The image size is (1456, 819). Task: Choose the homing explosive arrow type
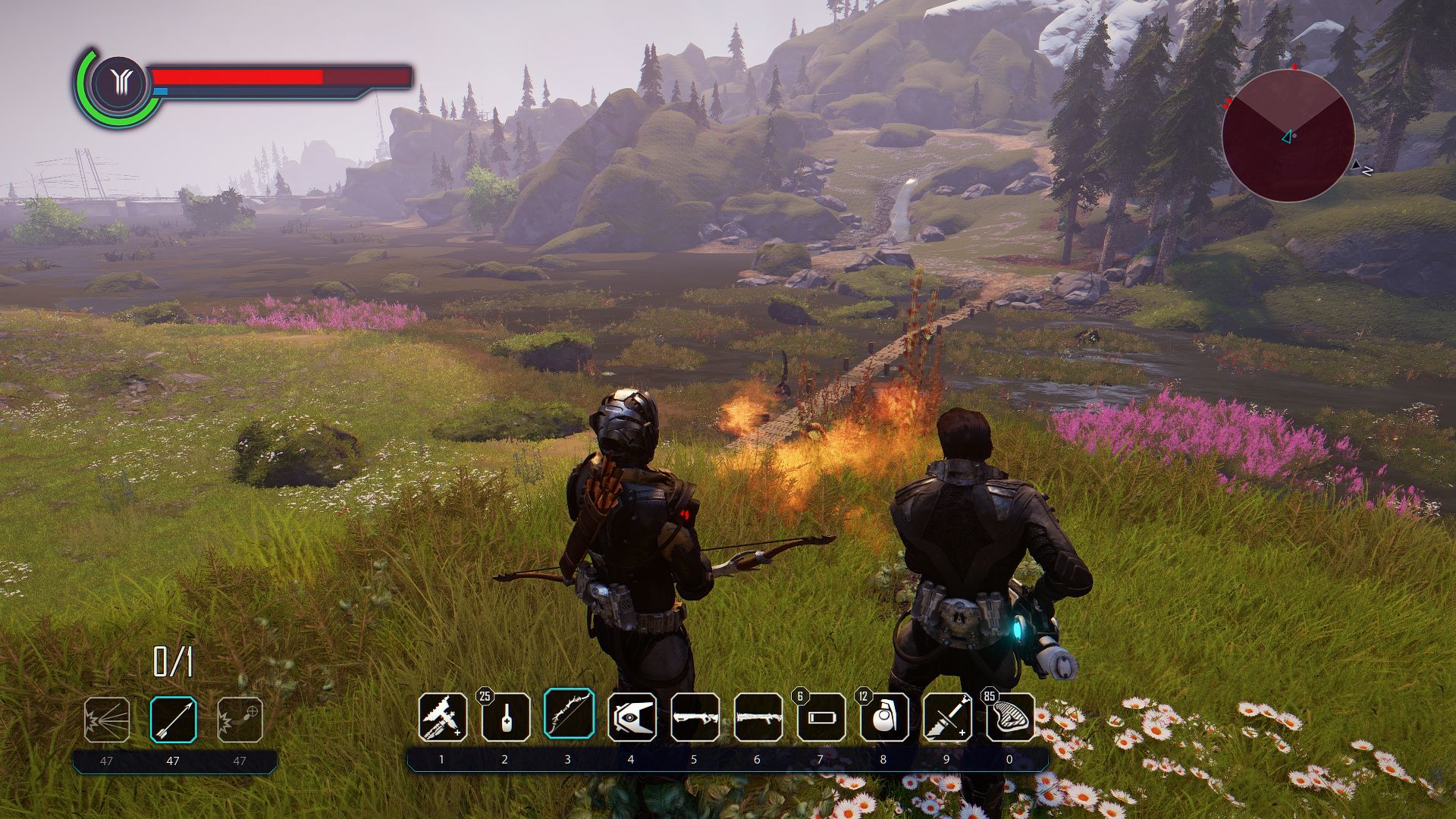pyautogui.click(x=240, y=719)
